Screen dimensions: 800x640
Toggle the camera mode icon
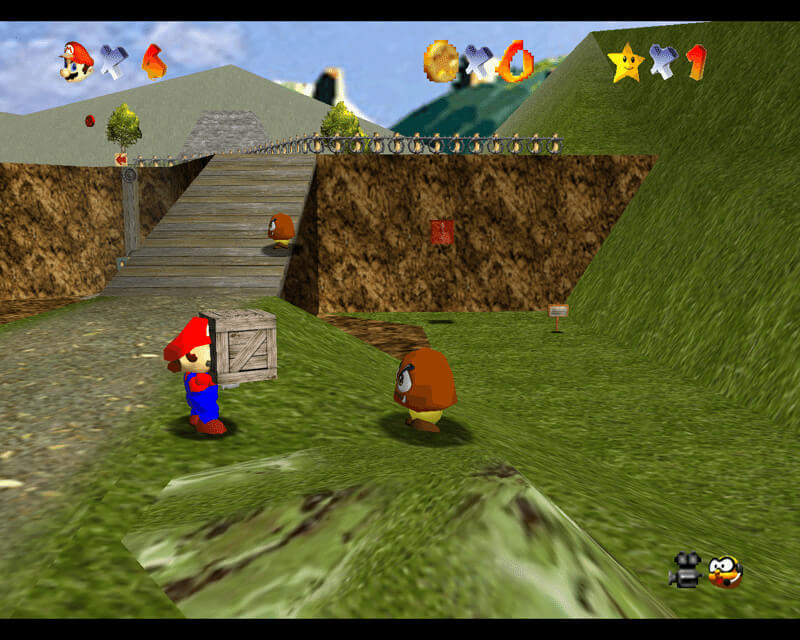tap(685, 570)
